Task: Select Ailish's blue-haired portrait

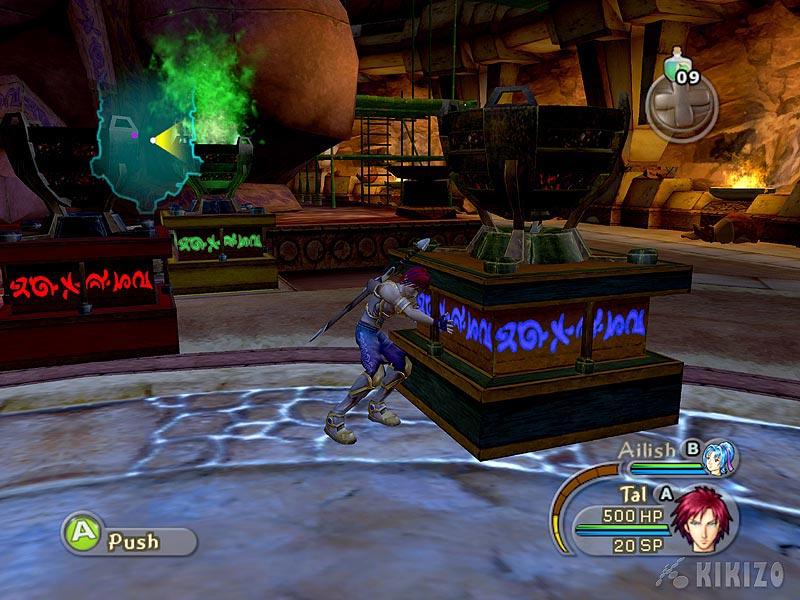Action: pos(718,458)
